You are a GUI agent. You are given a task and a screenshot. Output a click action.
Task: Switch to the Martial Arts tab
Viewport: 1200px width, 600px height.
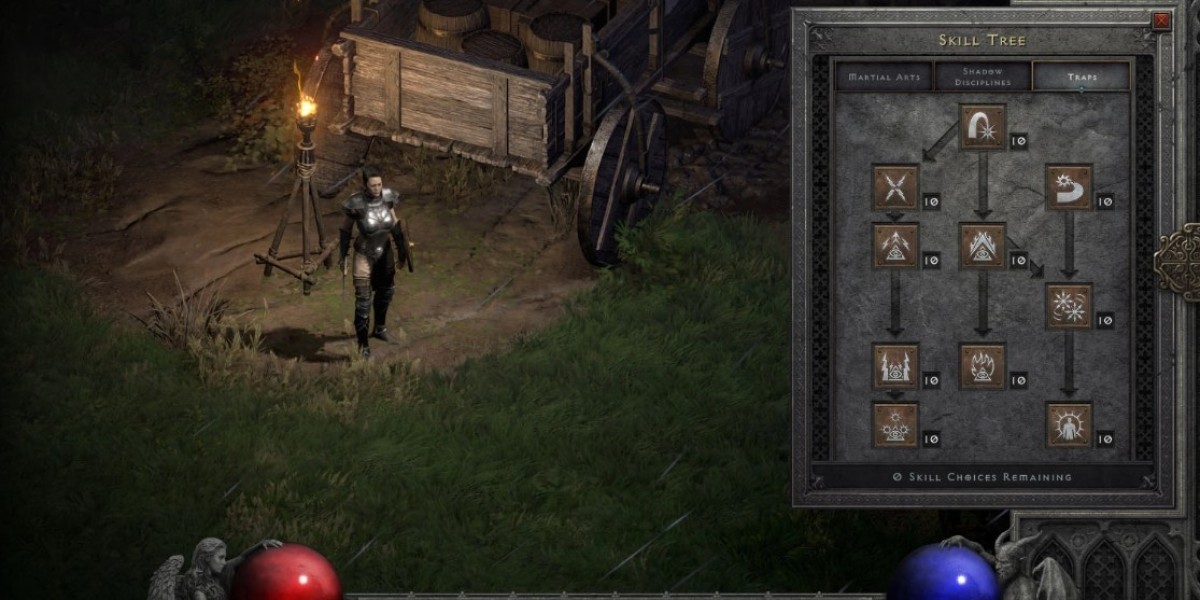click(883, 77)
